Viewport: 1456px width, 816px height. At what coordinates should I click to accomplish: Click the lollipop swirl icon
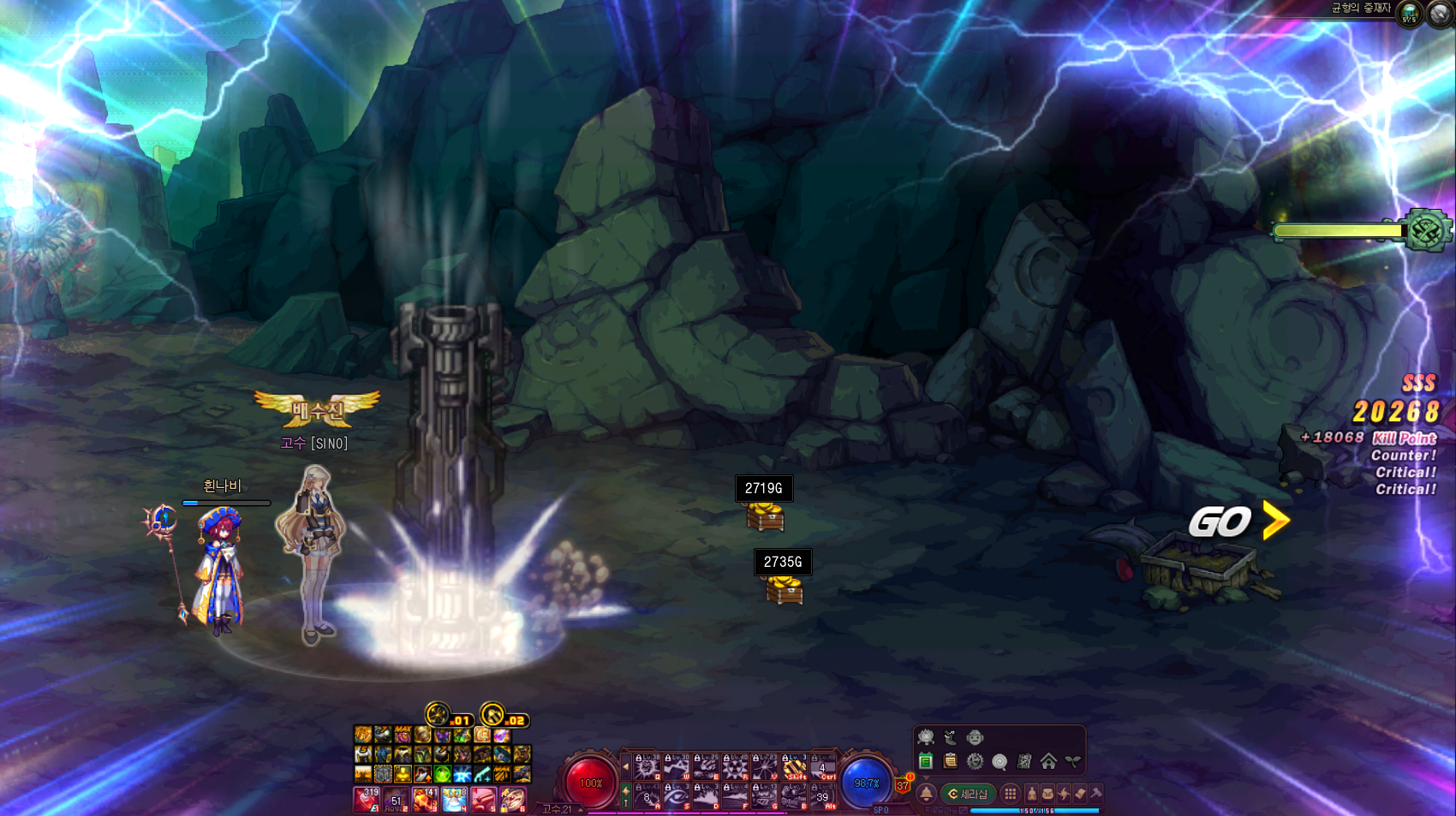point(1000,761)
